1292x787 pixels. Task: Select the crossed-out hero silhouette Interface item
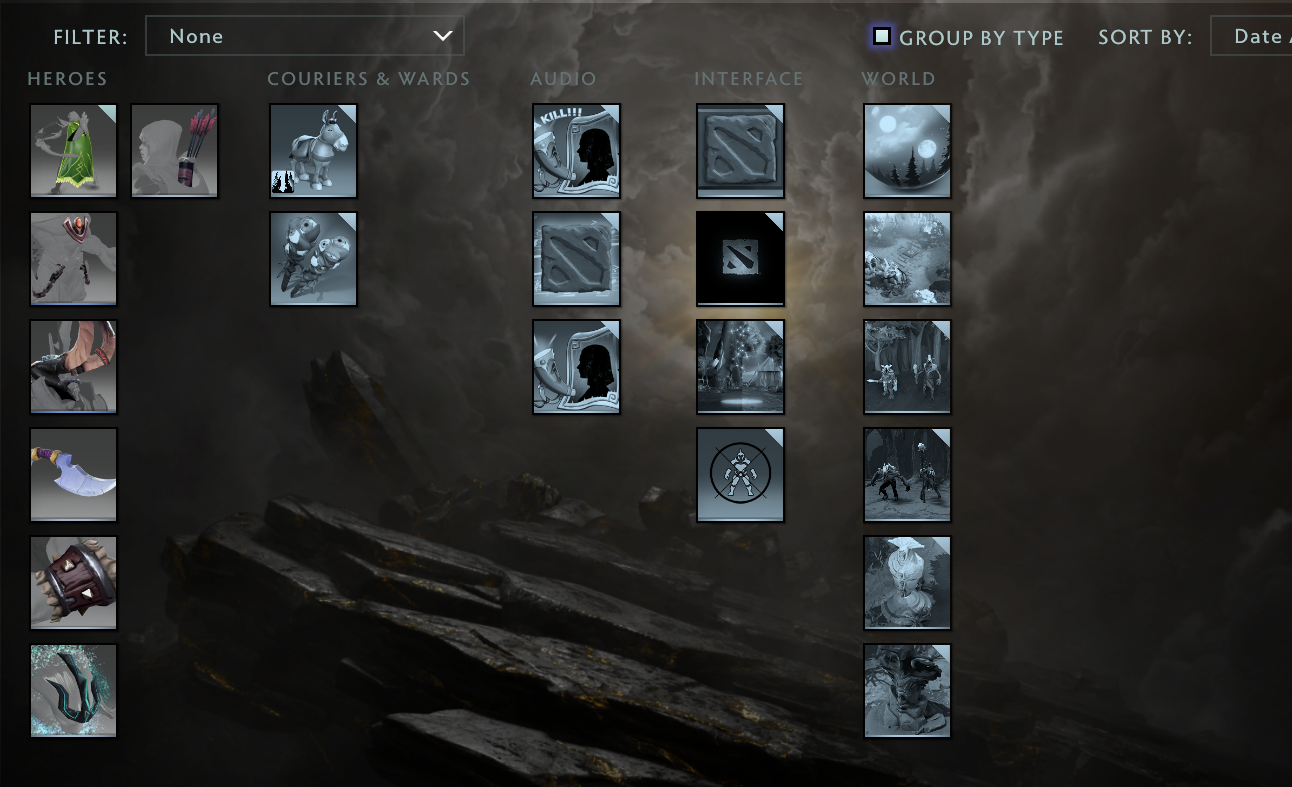(x=740, y=474)
